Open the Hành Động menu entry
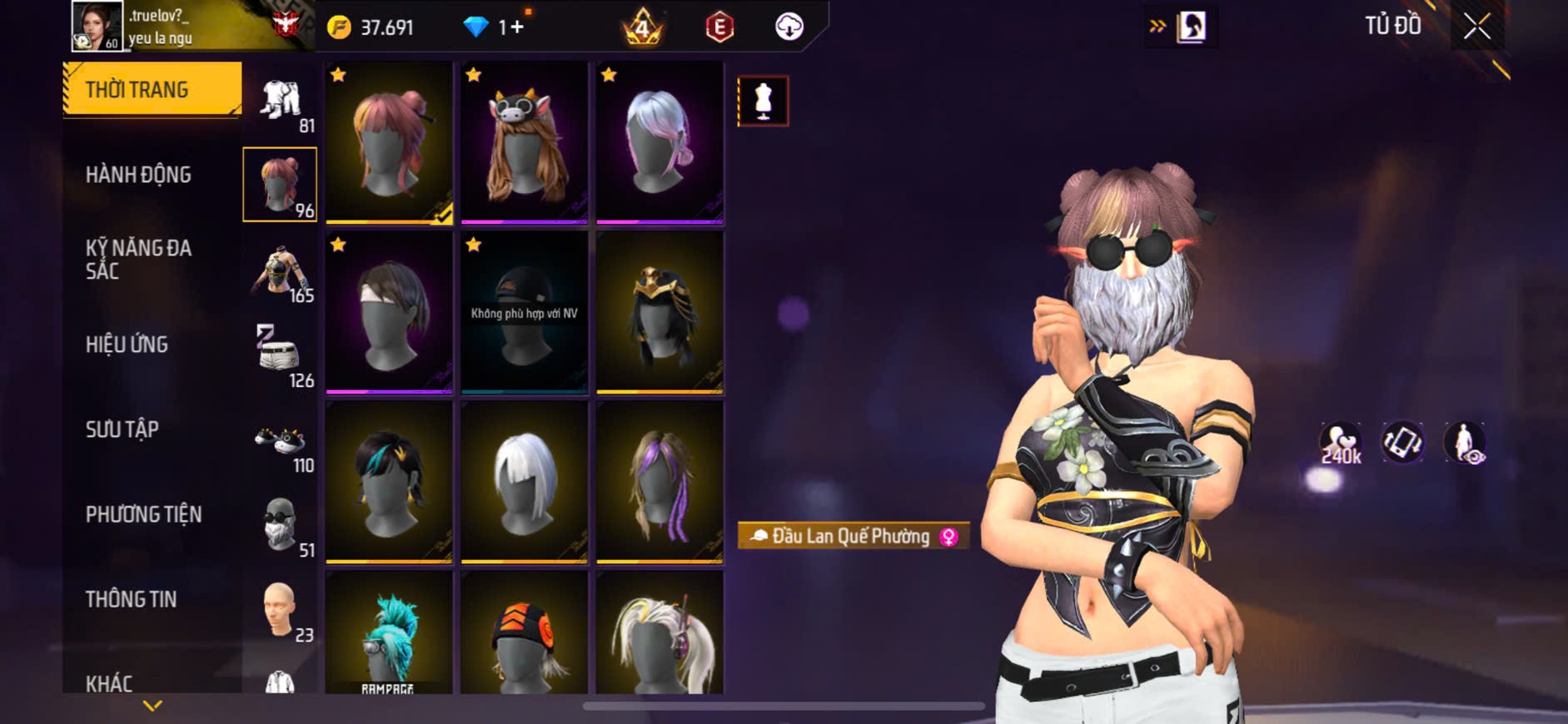The width and height of the screenshot is (1568, 724). click(x=139, y=175)
